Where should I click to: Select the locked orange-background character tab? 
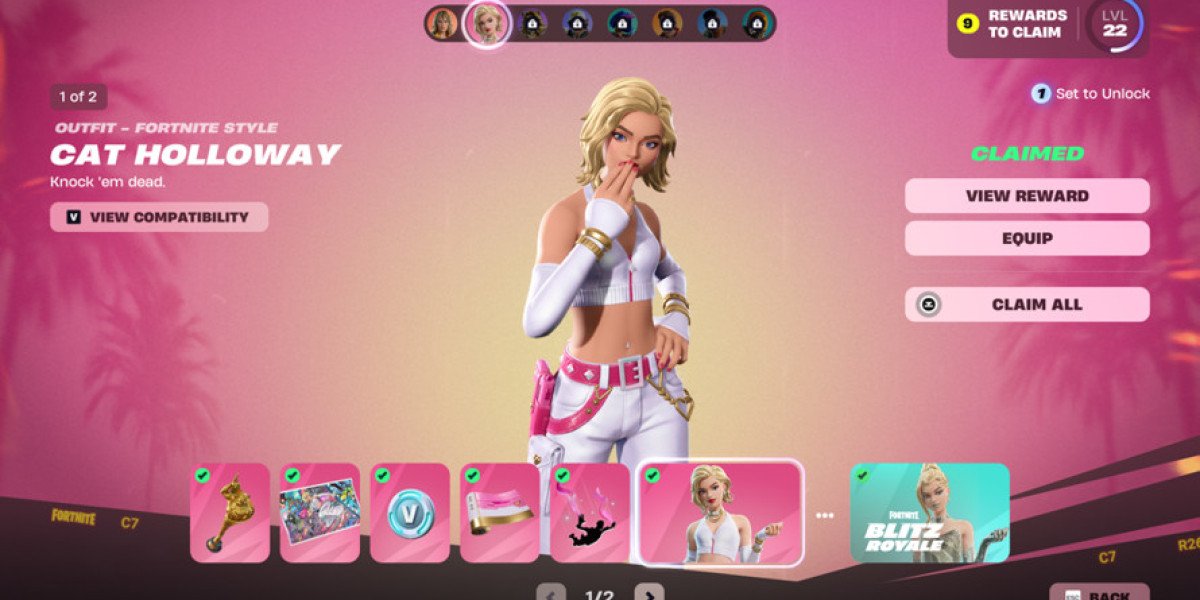coord(667,24)
